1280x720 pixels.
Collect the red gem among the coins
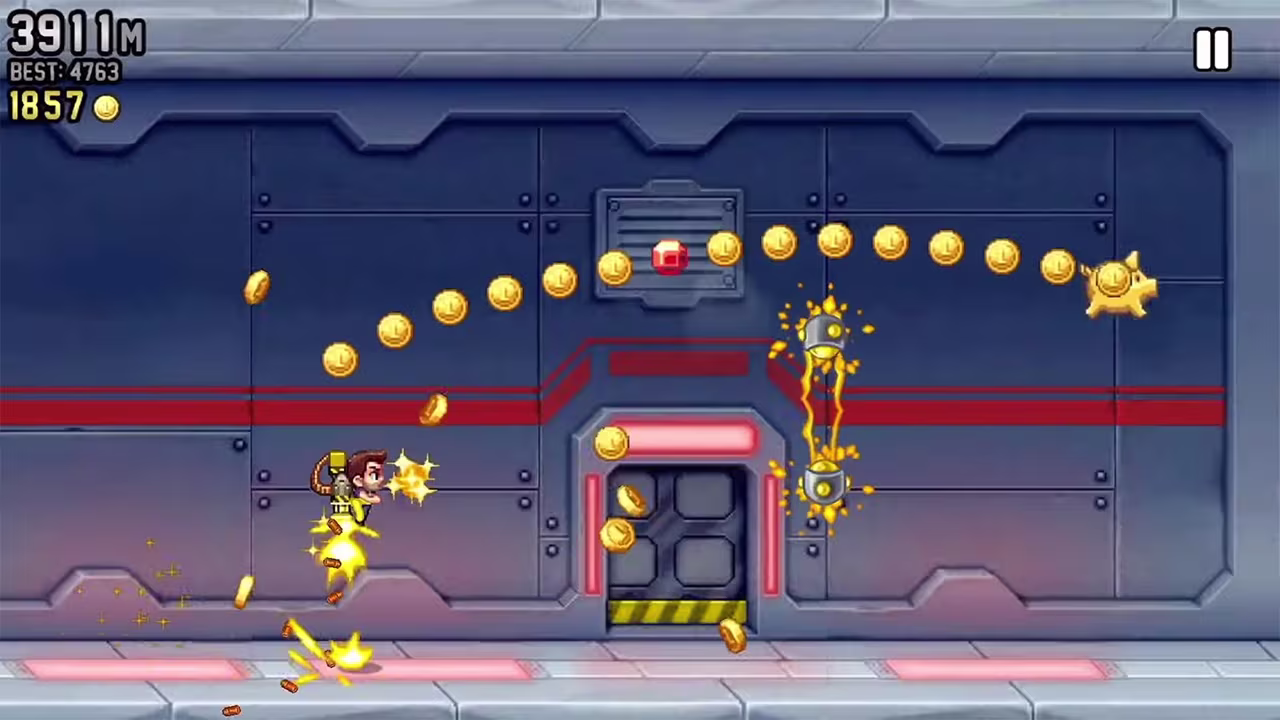point(670,256)
